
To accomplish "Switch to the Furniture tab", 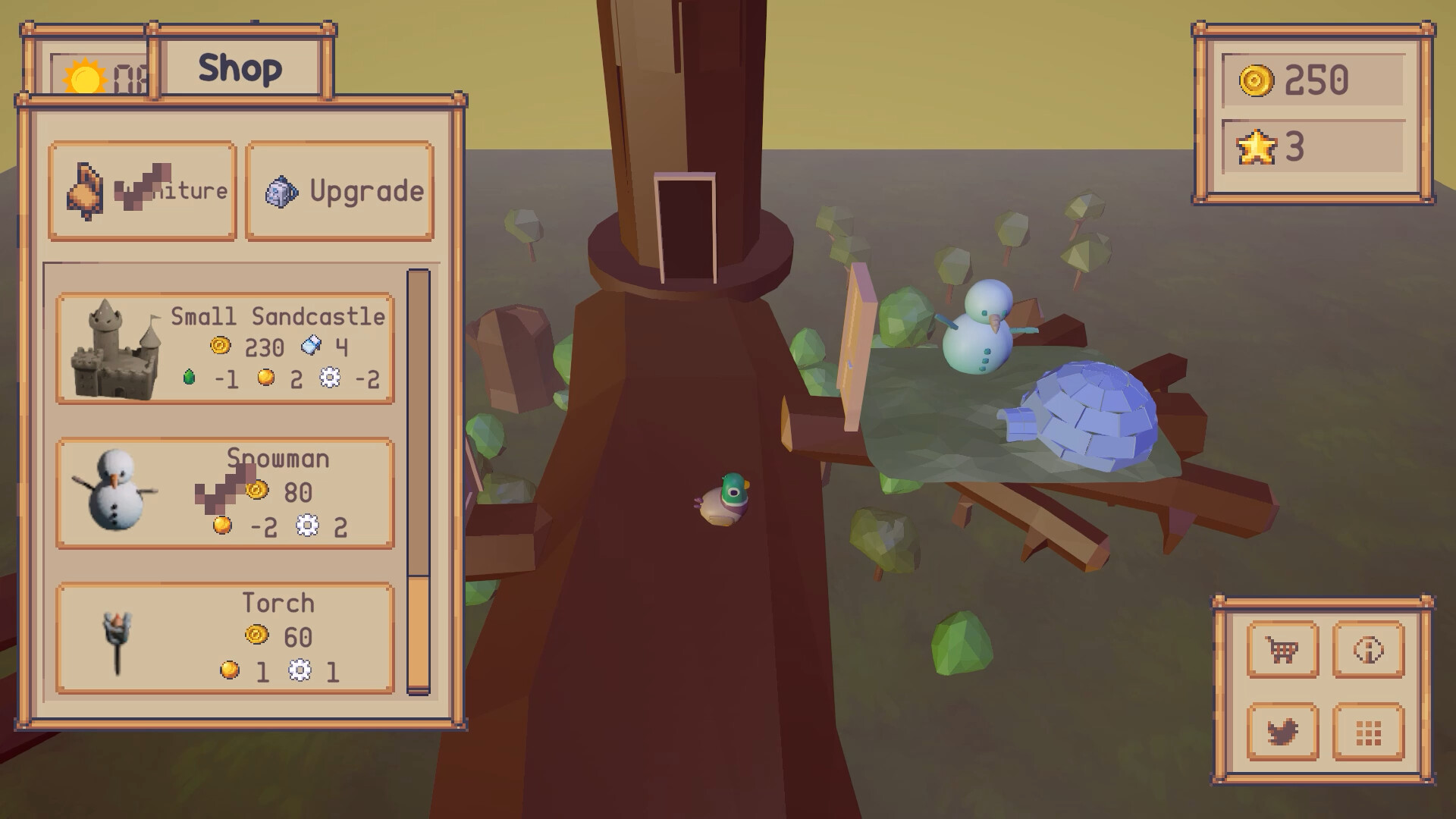I will [142, 190].
